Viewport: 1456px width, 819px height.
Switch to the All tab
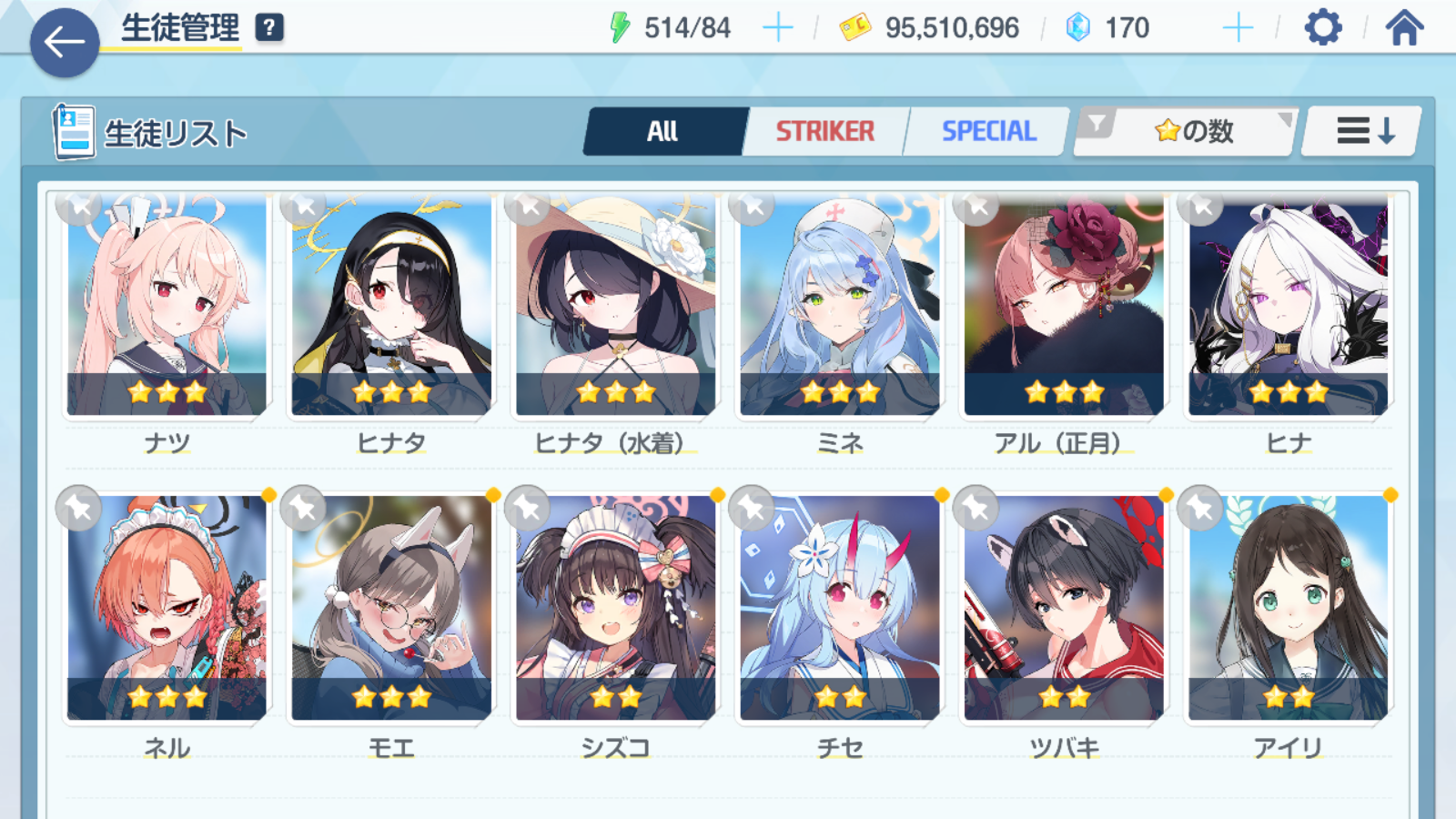click(663, 132)
